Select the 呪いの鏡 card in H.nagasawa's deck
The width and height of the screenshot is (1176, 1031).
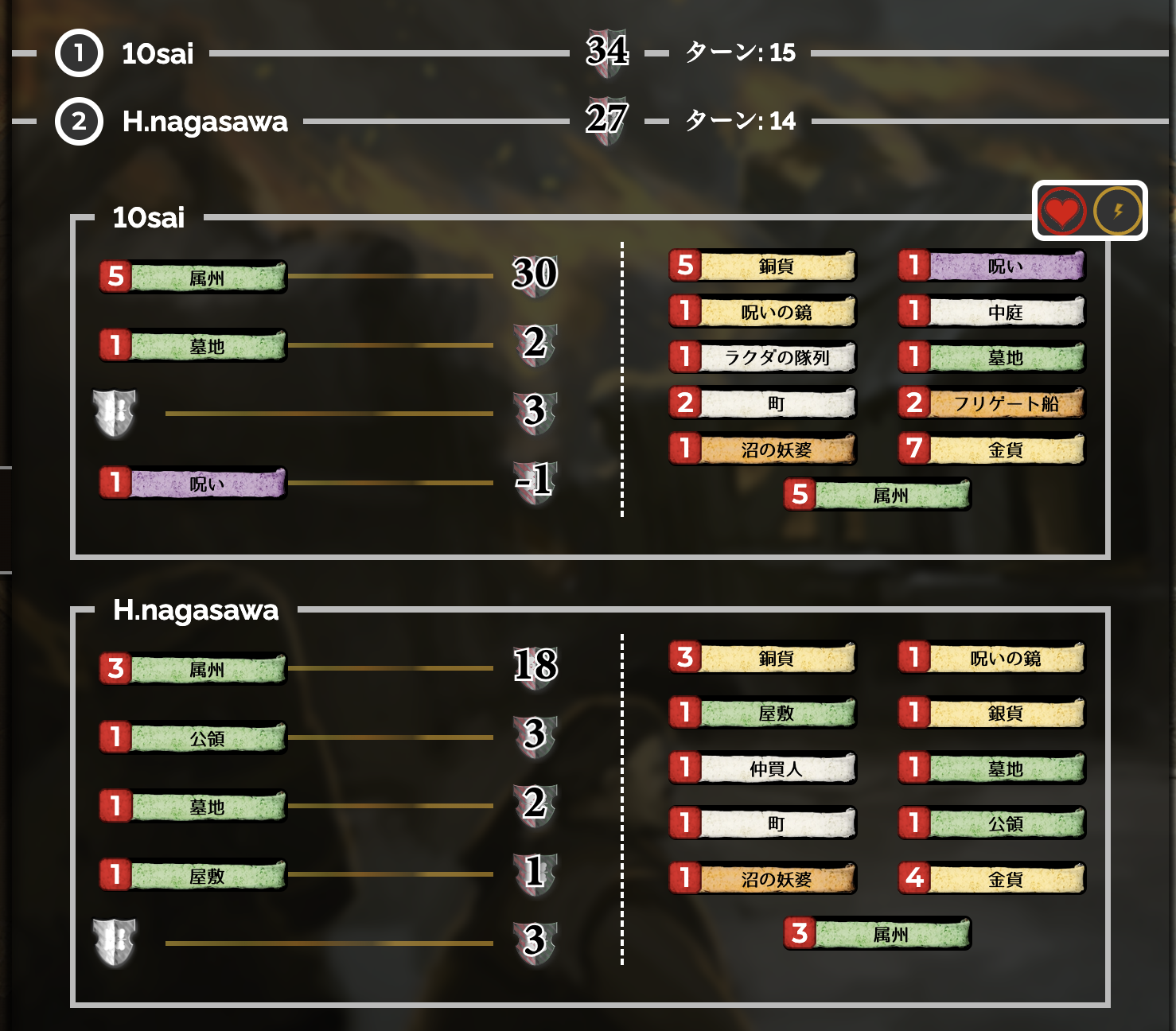point(1005,658)
